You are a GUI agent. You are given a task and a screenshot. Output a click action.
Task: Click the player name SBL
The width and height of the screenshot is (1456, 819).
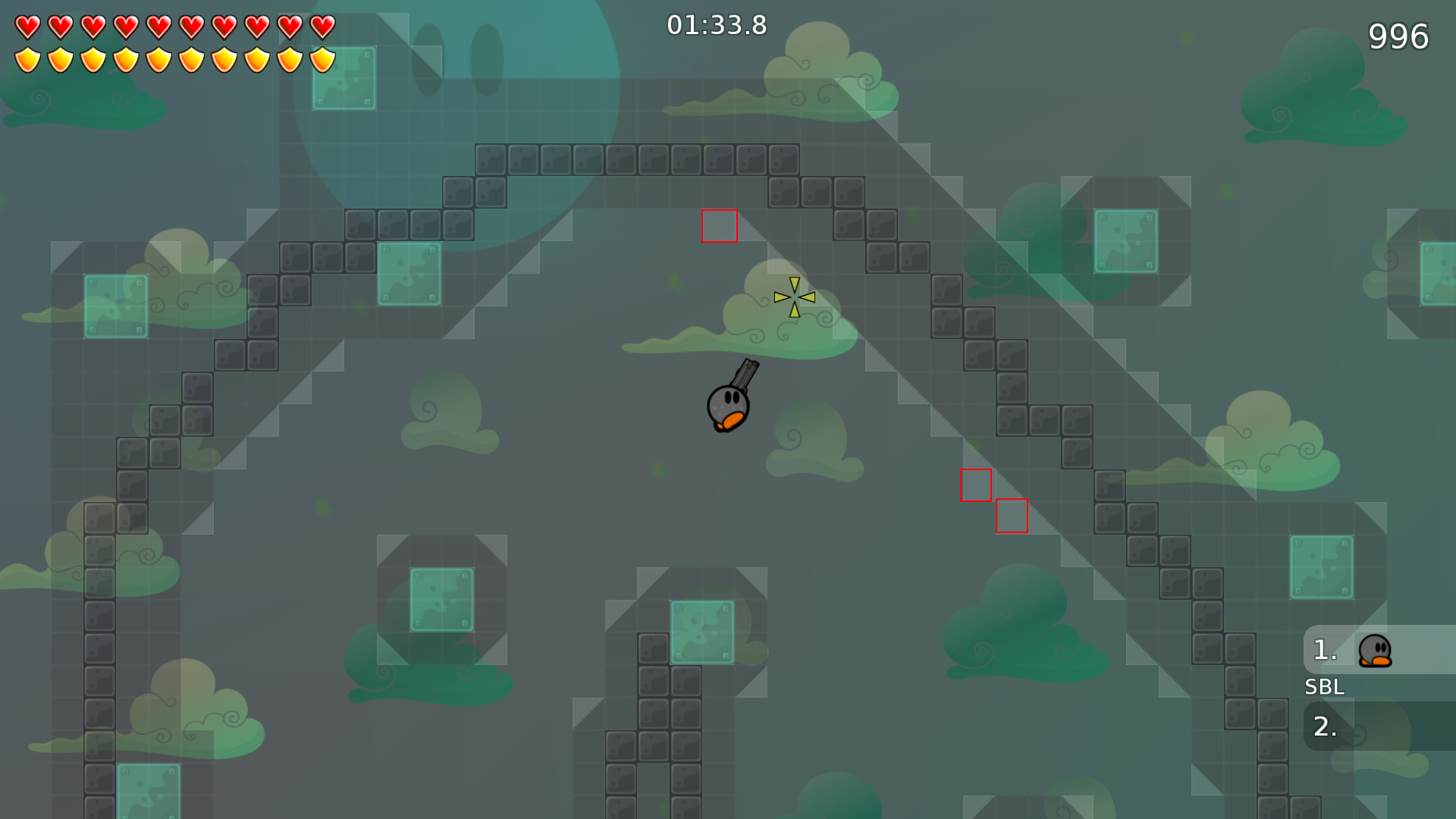tap(1324, 687)
